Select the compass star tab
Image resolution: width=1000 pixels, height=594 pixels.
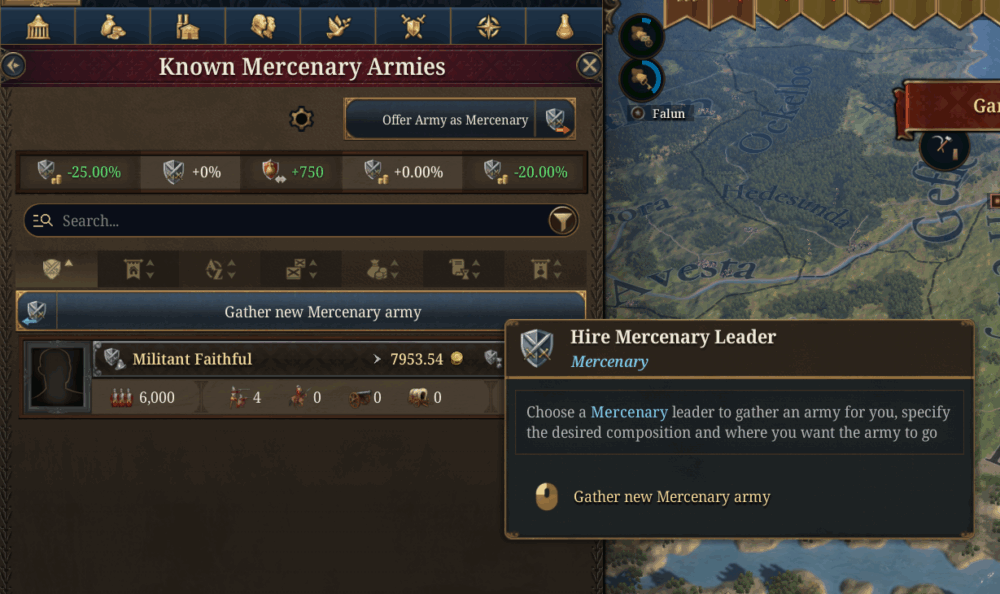pos(488,26)
